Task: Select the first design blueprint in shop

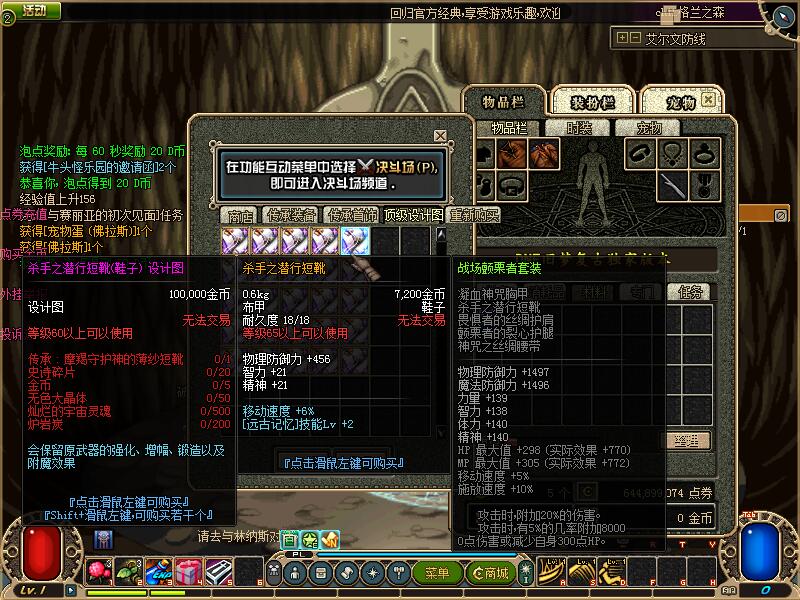Action: click(236, 240)
